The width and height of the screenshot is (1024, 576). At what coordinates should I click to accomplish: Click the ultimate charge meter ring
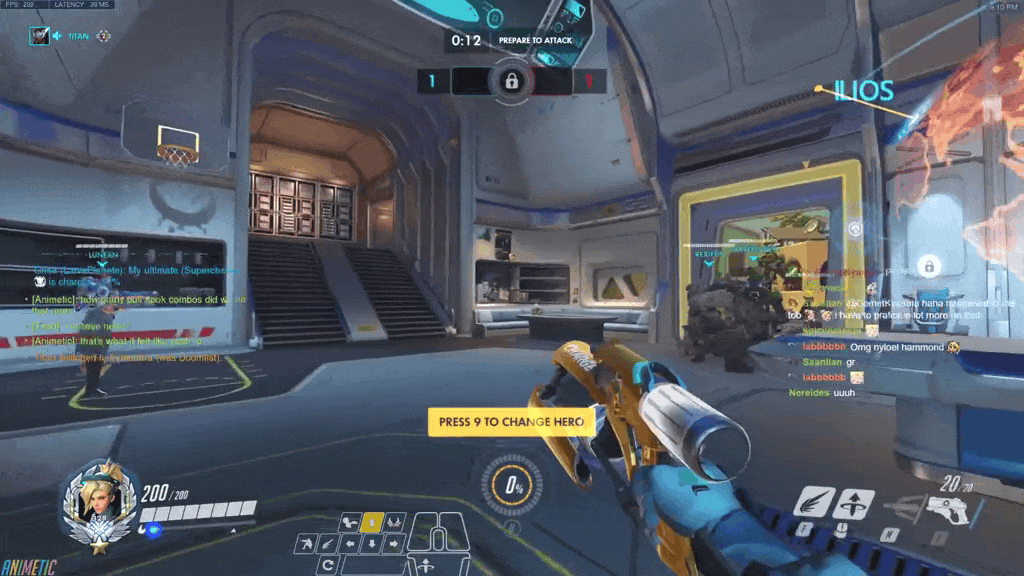tap(513, 487)
